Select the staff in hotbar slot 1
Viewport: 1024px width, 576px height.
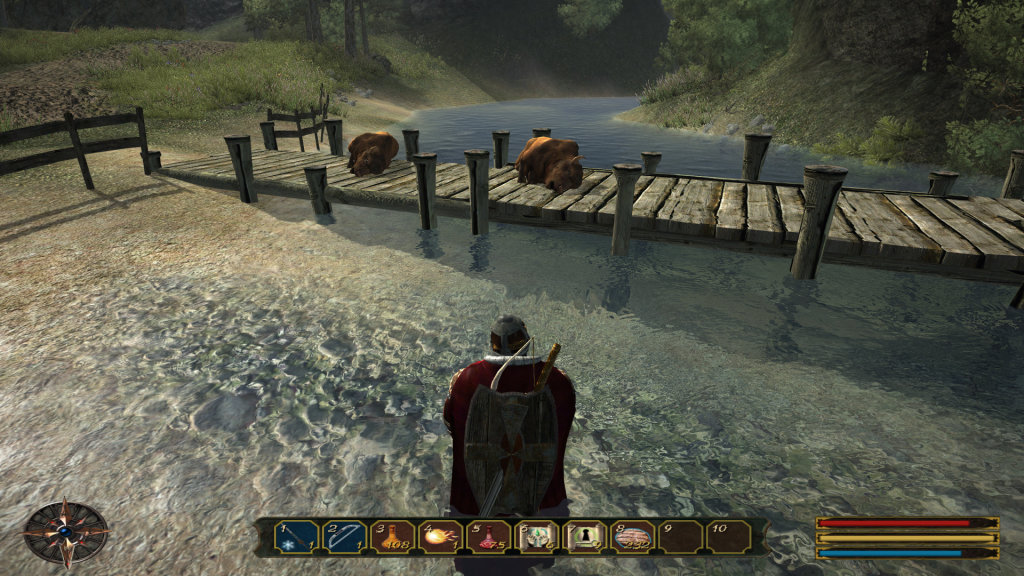[296, 537]
